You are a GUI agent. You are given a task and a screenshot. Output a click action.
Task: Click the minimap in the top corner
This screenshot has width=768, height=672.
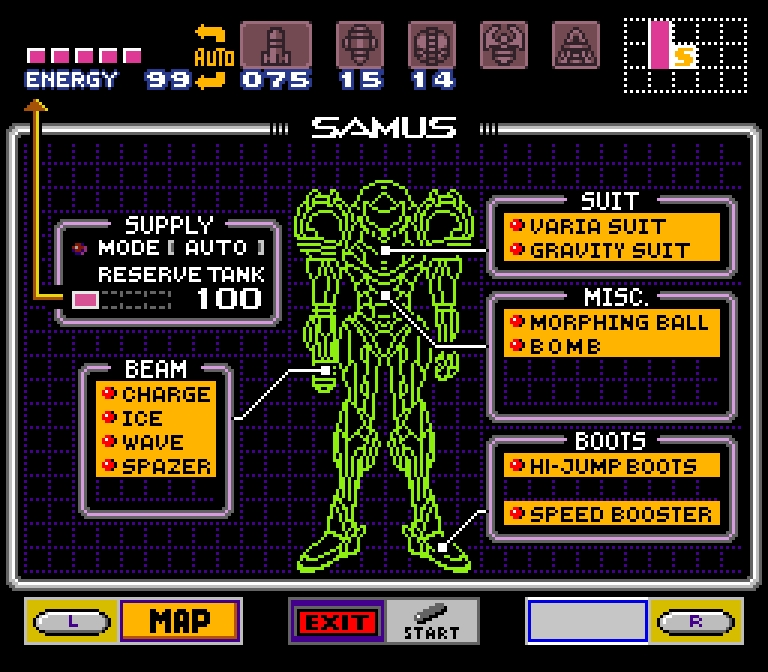coord(685,56)
